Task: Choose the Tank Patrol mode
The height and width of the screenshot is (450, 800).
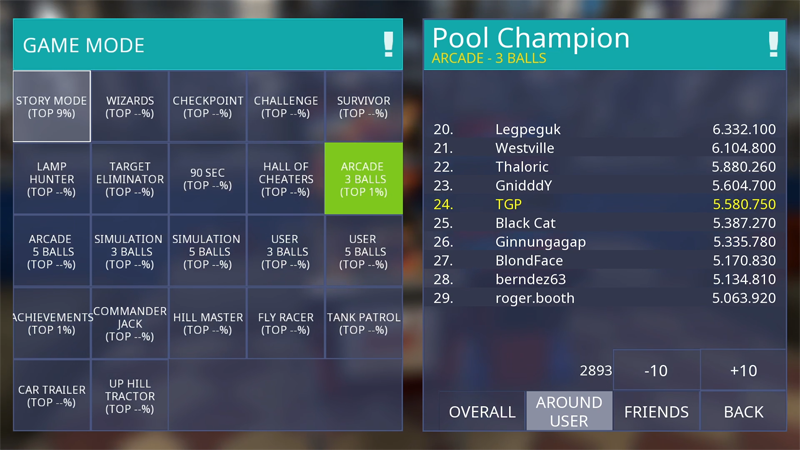Action: (363, 323)
